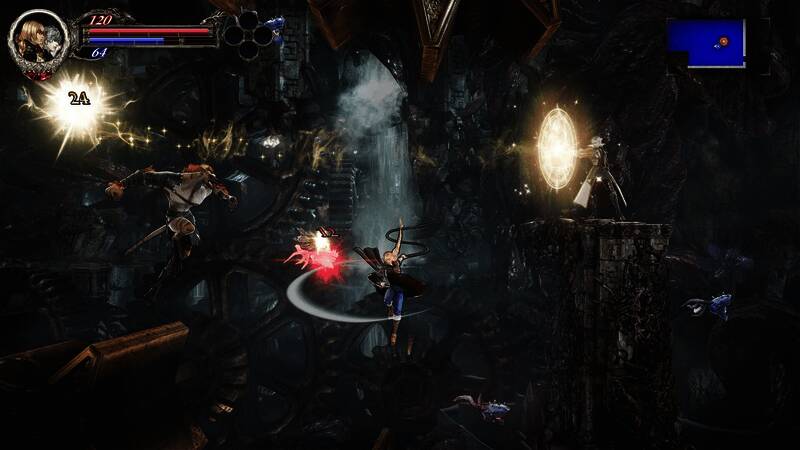Select the orange player marker on minimap
This screenshot has width=800, height=450.
723,42
